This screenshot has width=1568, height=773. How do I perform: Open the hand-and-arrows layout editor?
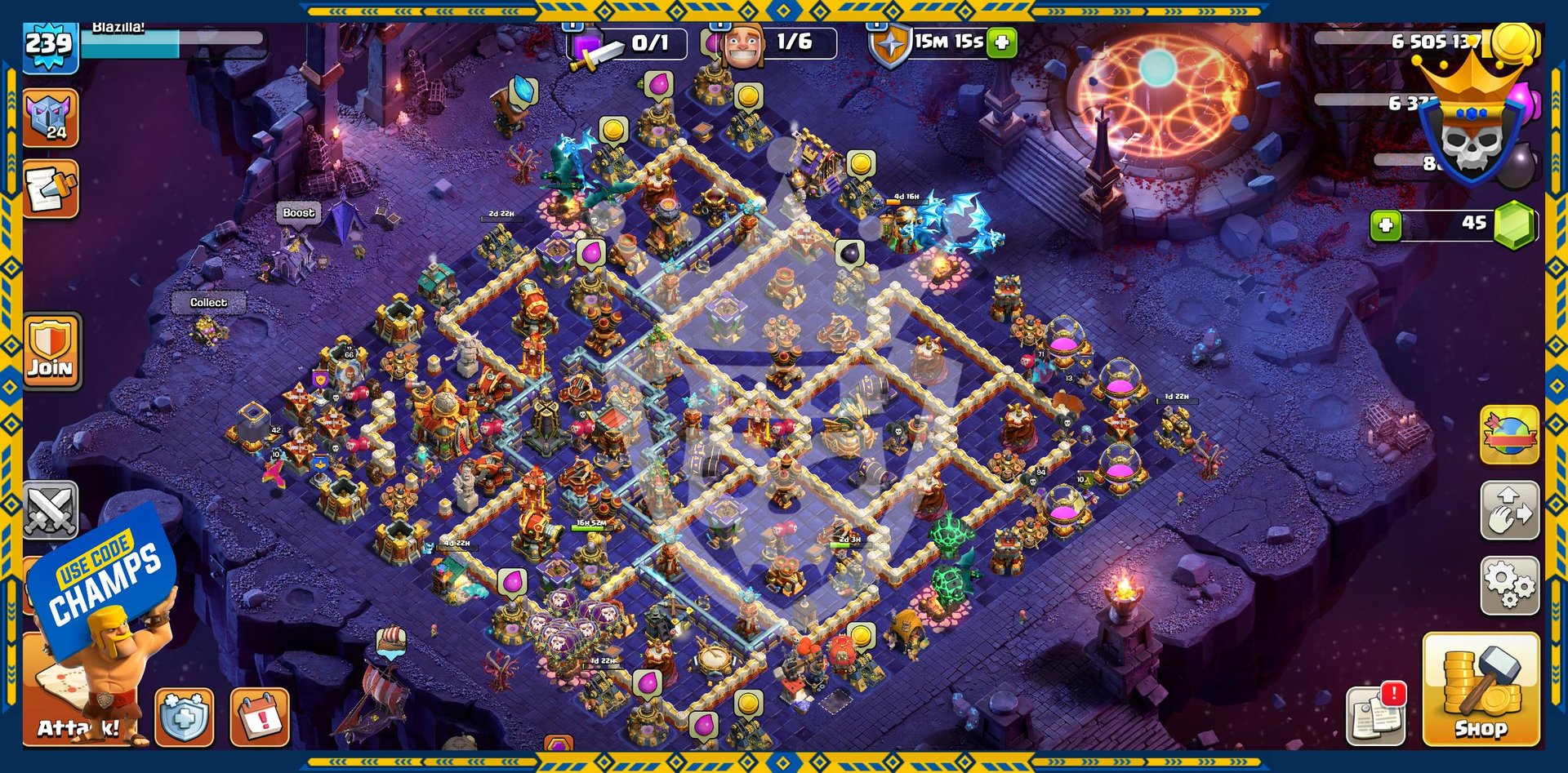[x=1509, y=510]
